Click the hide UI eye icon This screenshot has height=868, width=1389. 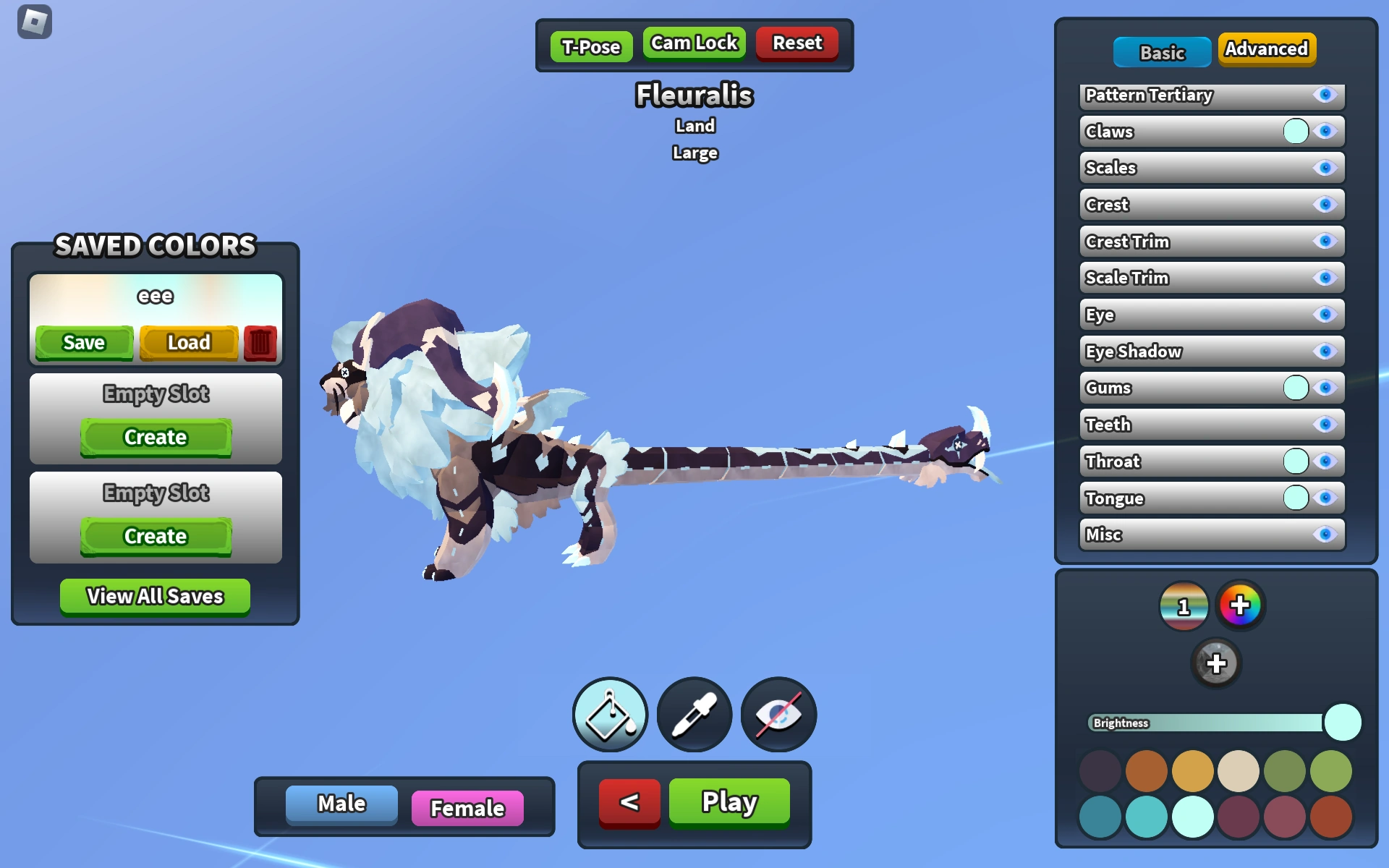click(778, 714)
